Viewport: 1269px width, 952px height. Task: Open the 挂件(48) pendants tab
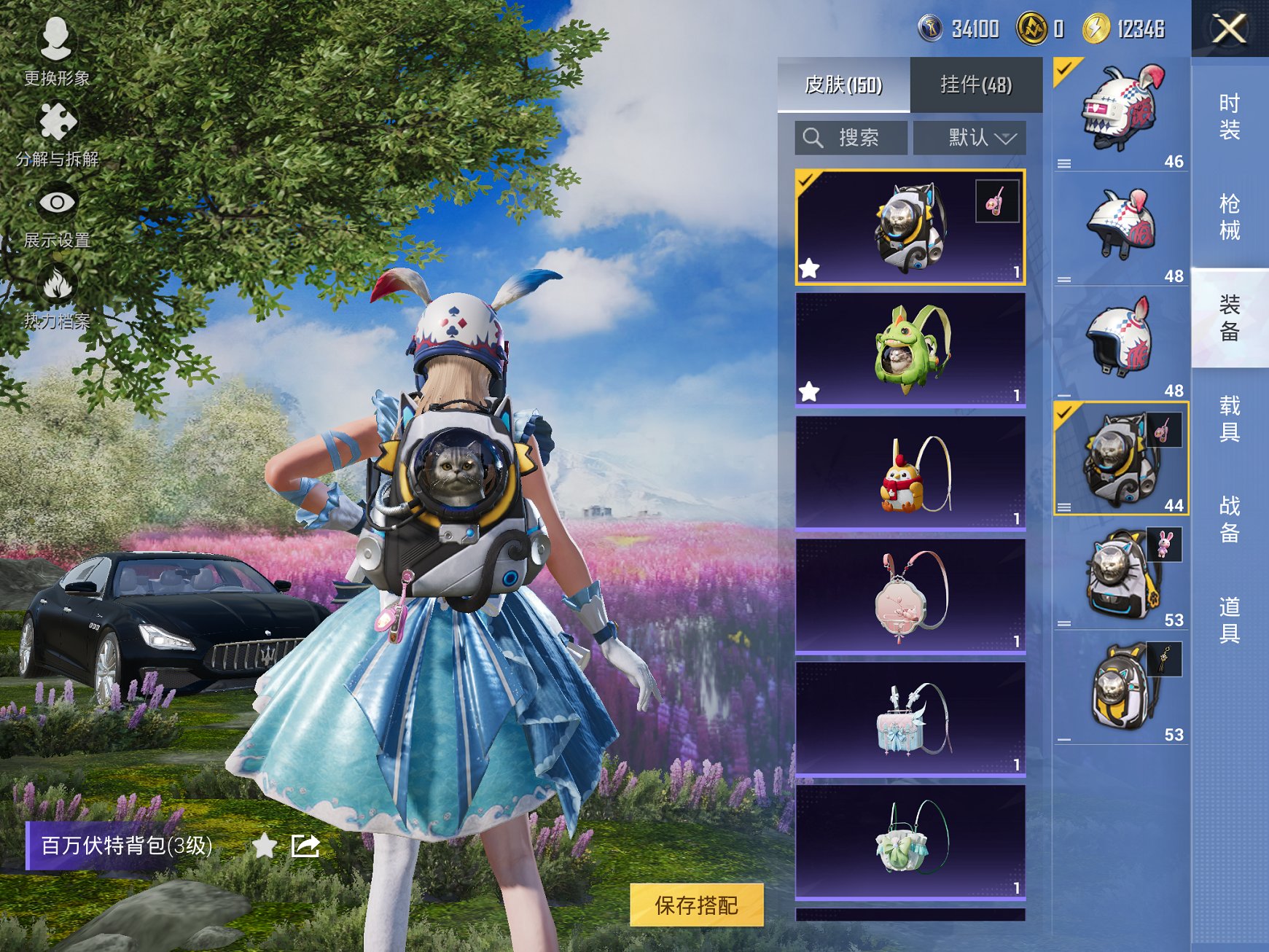point(976,85)
